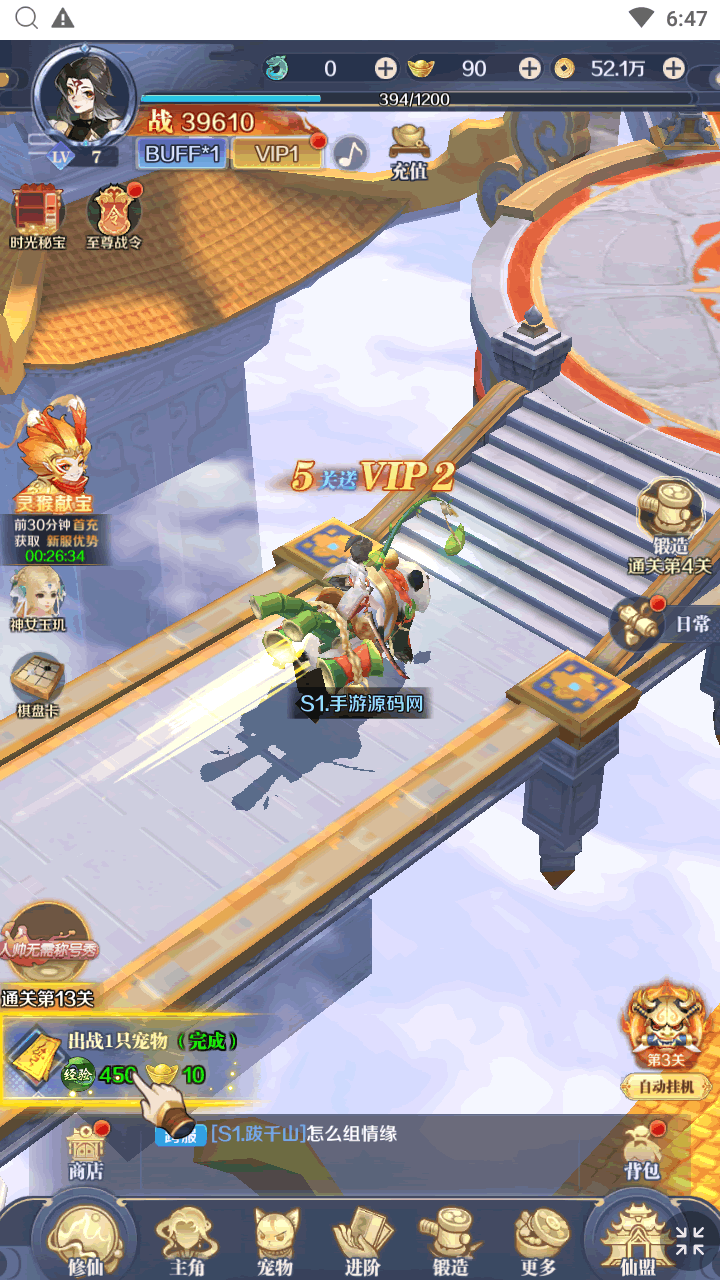Open the player avatar portrait
Viewport: 720px width, 1280px height.
[84, 96]
